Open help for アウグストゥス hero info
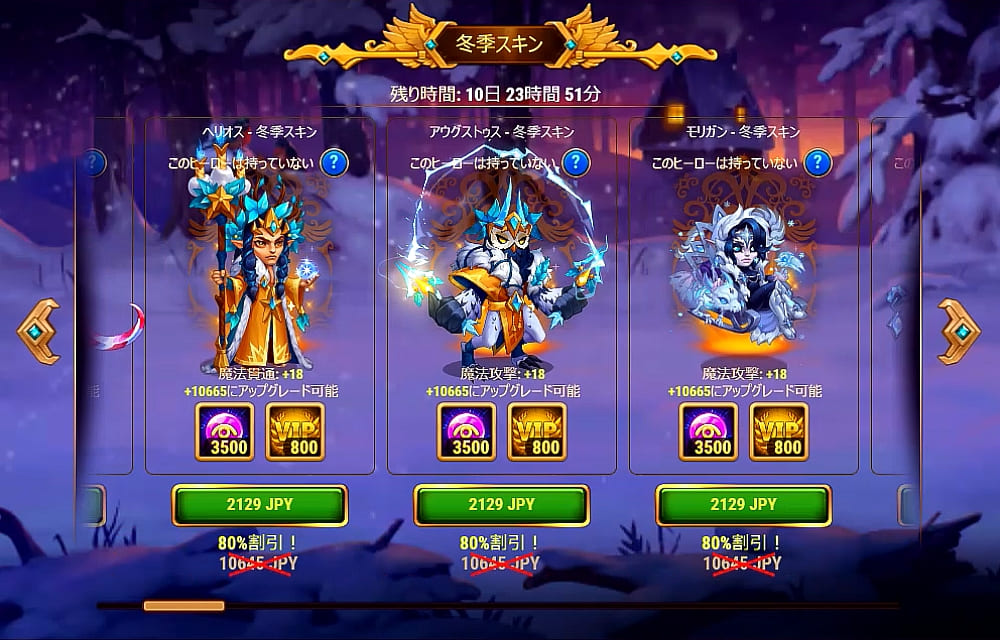The height and width of the screenshot is (640, 1000). click(x=576, y=162)
